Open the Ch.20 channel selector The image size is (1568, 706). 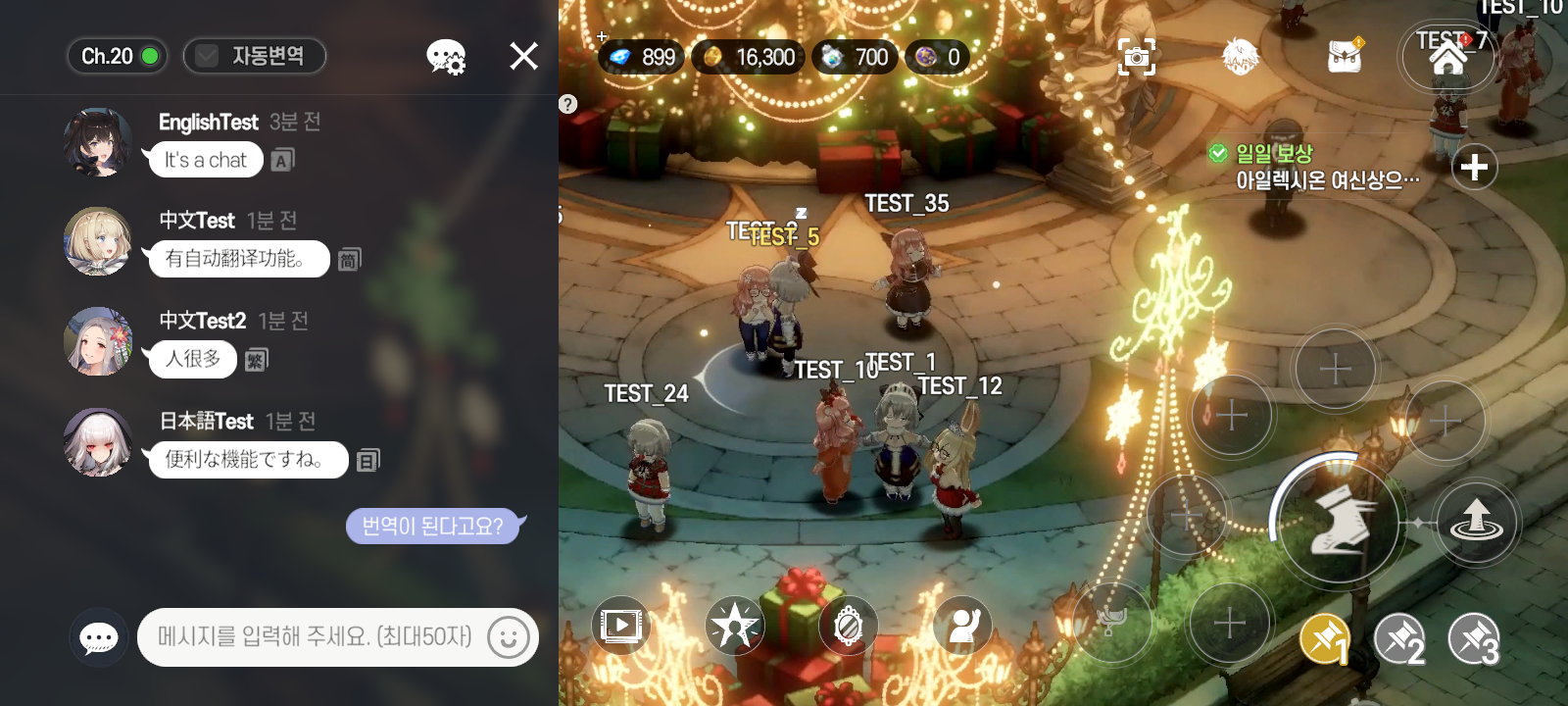118,56
